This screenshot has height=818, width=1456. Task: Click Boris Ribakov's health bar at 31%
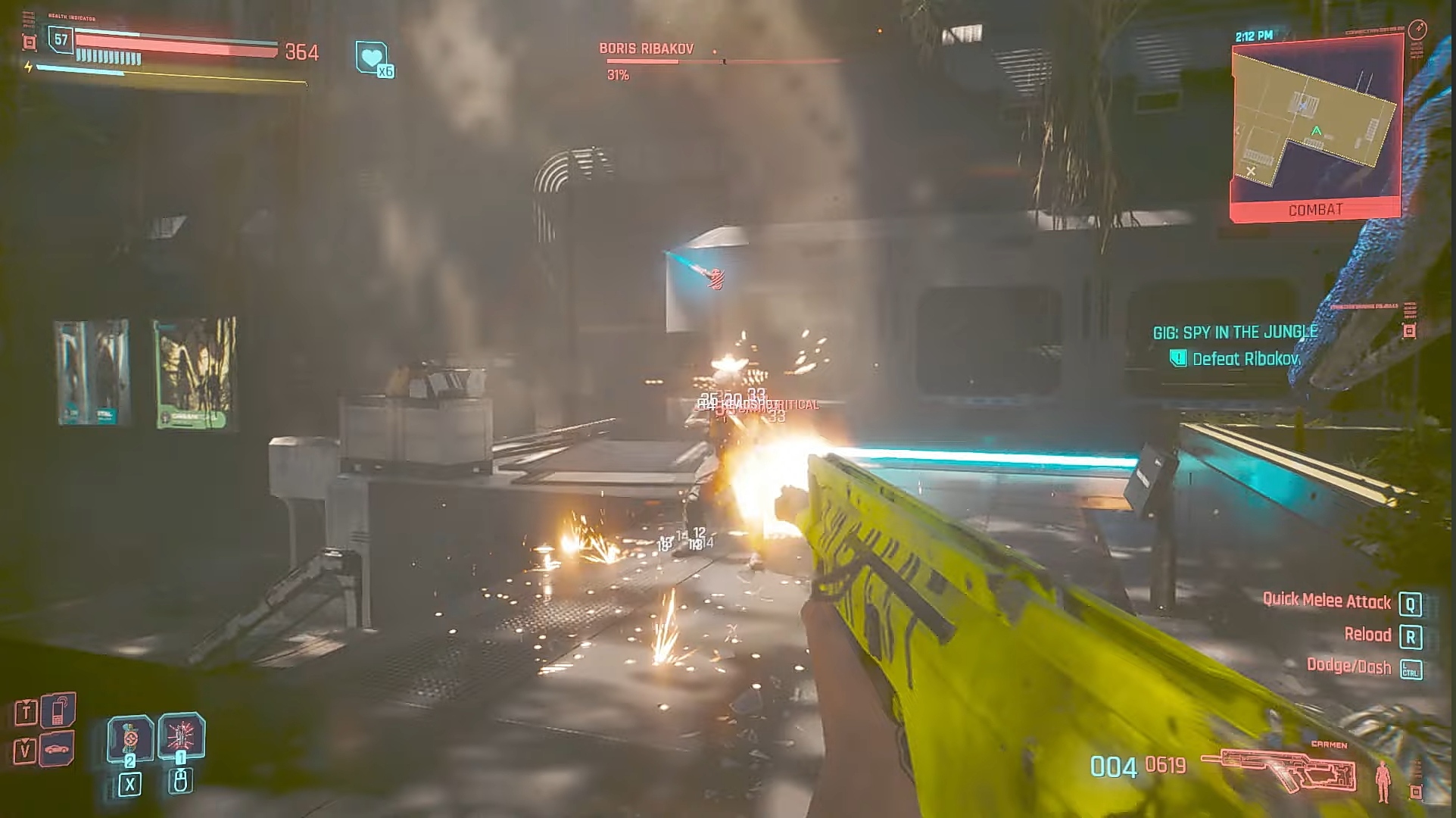(x=642, y=62)
